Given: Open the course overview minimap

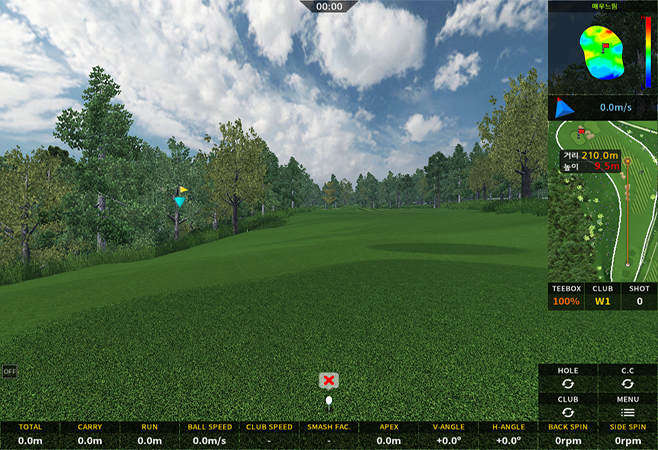Looking at the screenshot, I should pyautogui.click(x=603, y=200).
